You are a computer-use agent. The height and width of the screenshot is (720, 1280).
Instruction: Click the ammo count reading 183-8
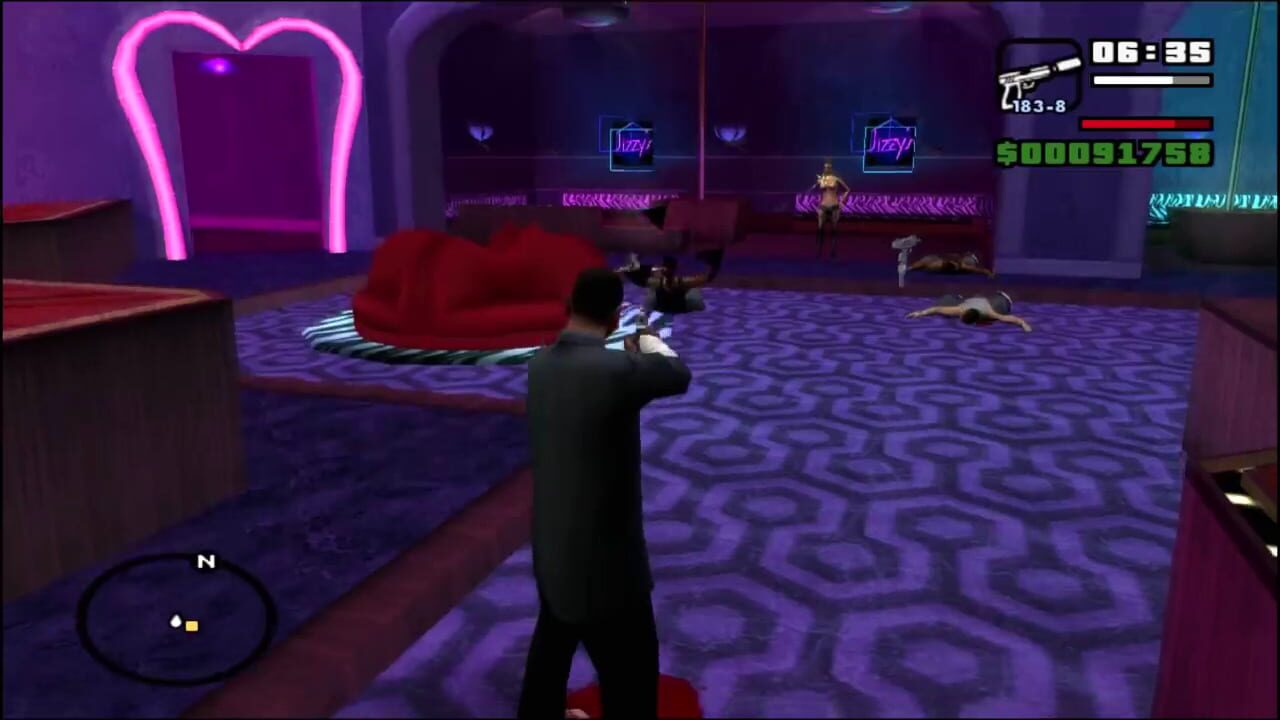(1038, 103)
